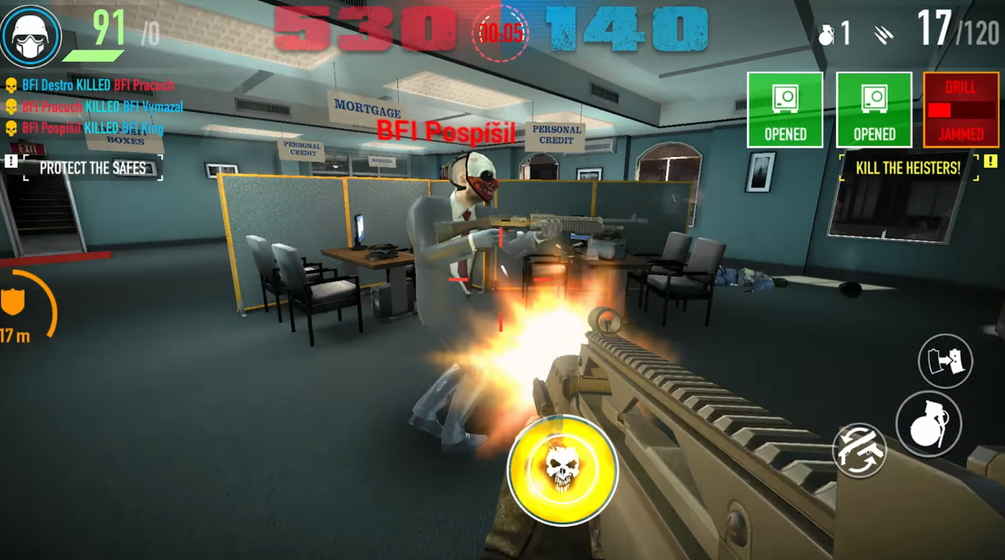Click the Kill the Heisters objective banner
Image resolution: width=1005 pixels, height=560 pixels.
[908, 168]
